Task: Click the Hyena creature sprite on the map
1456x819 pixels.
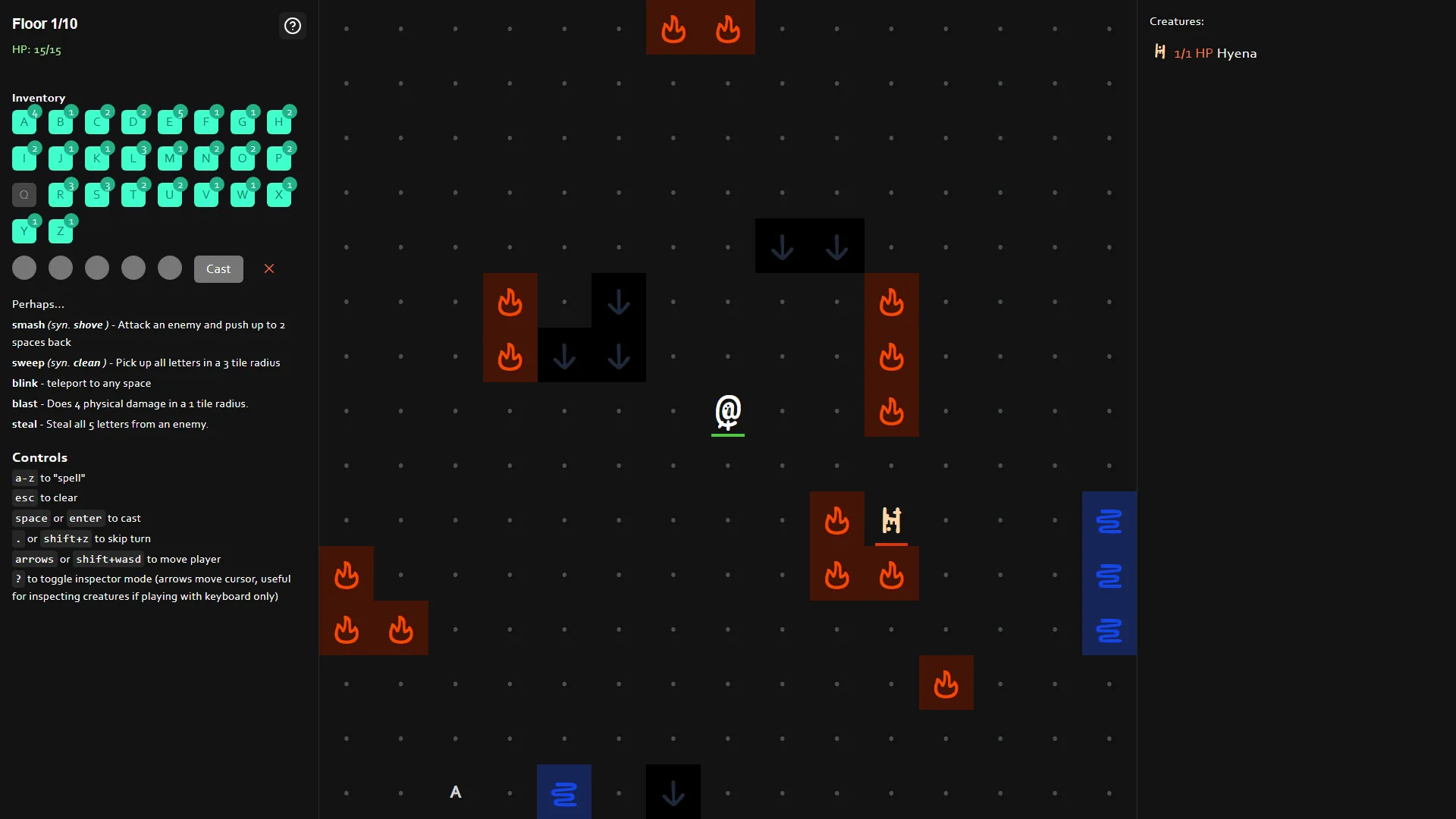Action: tap(891, 520)
